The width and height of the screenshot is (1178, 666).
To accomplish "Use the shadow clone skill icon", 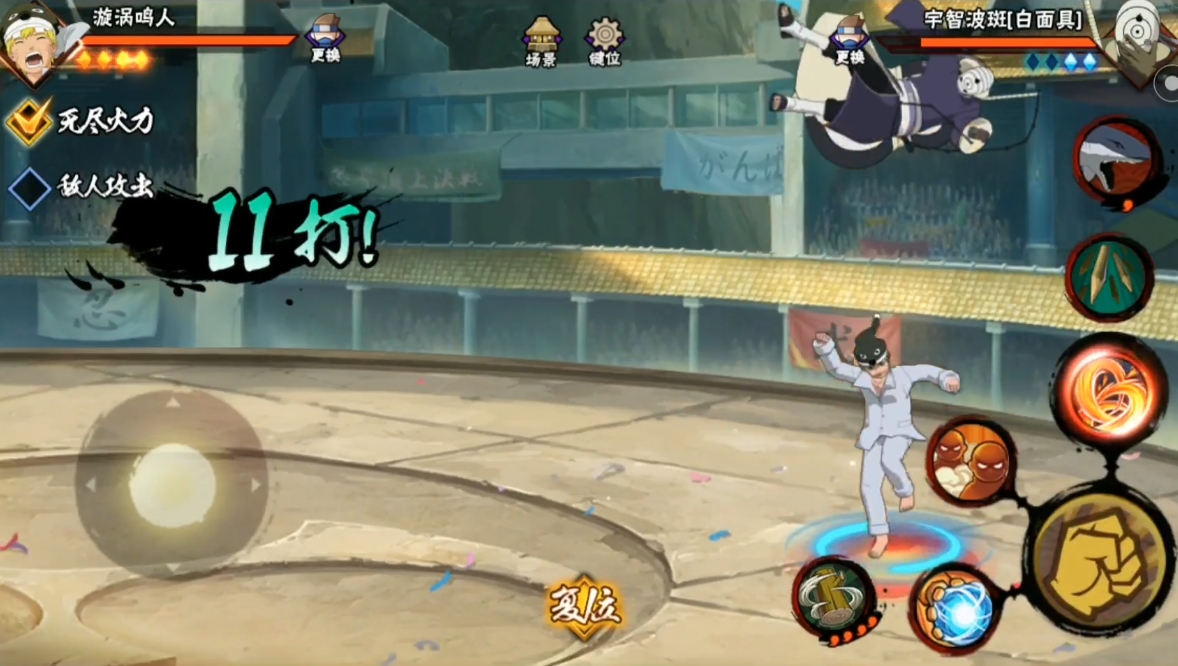I will click(x=969, y=460).
